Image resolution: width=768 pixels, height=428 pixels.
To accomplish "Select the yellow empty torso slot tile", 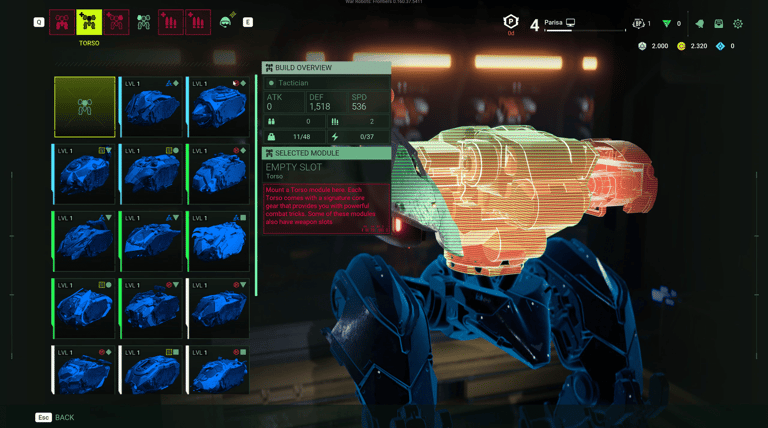I will coord(85,107).
